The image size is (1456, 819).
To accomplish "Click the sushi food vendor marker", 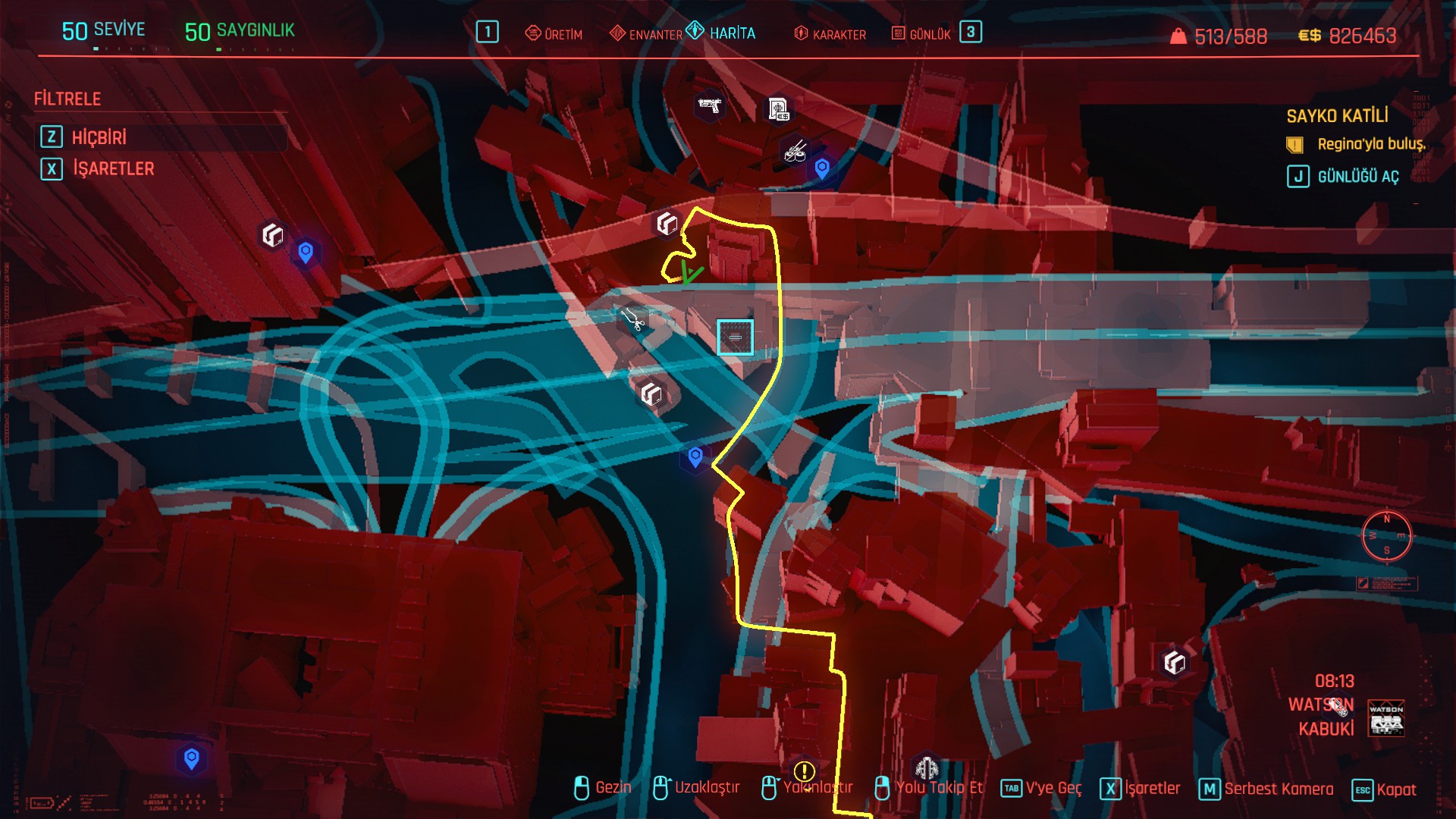I will (x=795, y=151).
